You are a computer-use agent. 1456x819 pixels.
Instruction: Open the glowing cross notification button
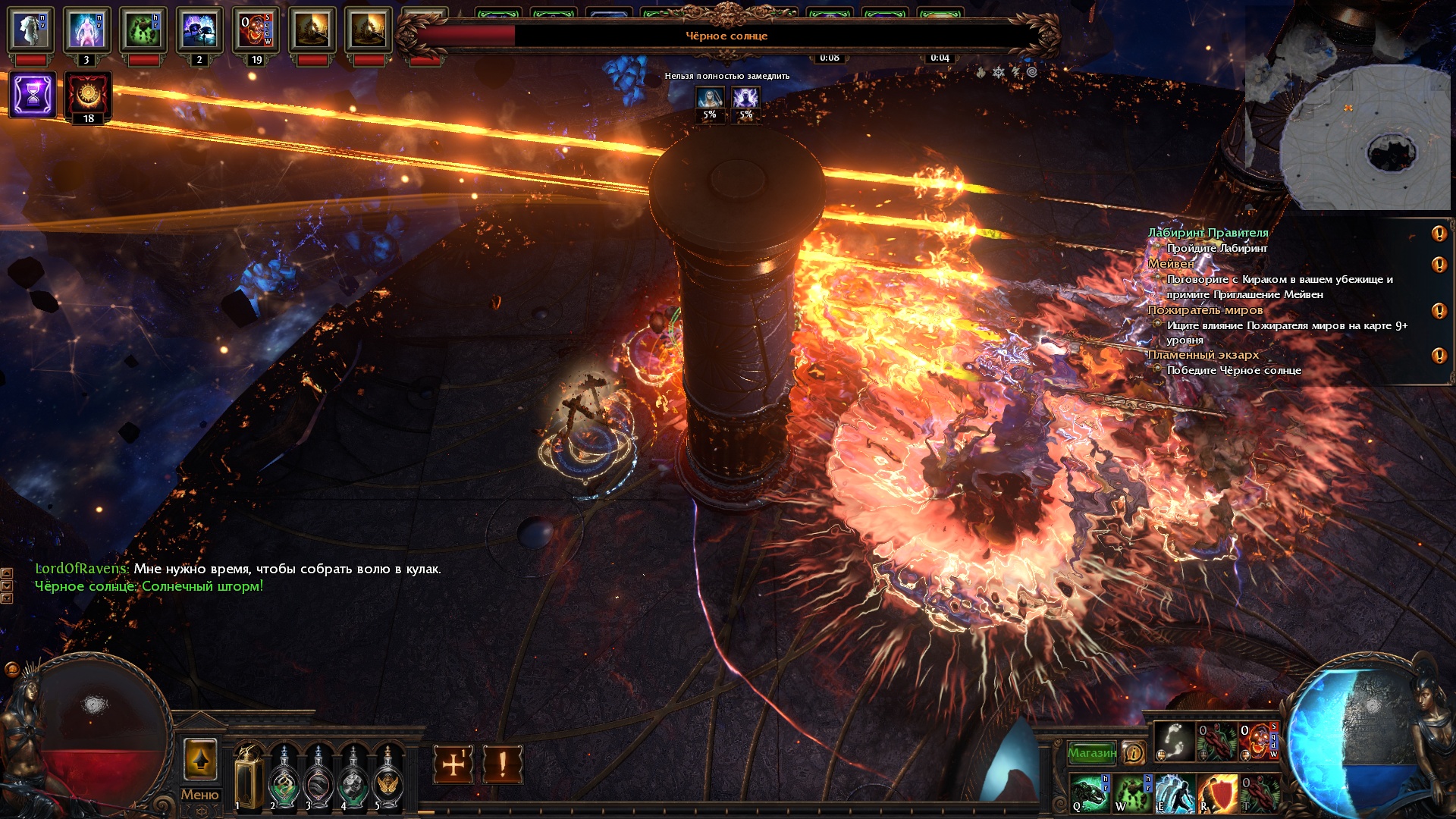coord(453,764)
